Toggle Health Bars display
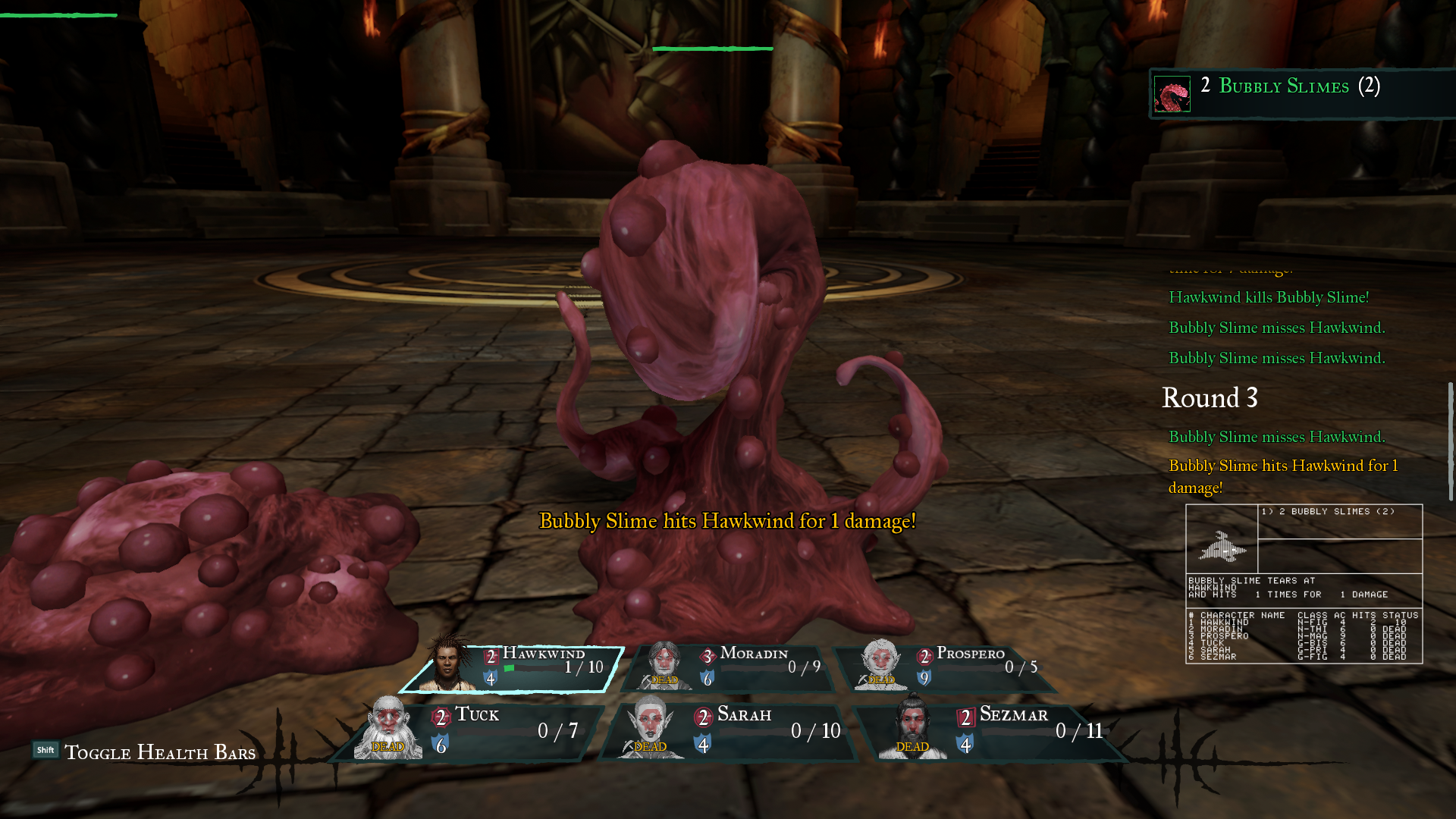Image resolution: width=1456 pixels, height=819 pixels. (x=160, y=752)
